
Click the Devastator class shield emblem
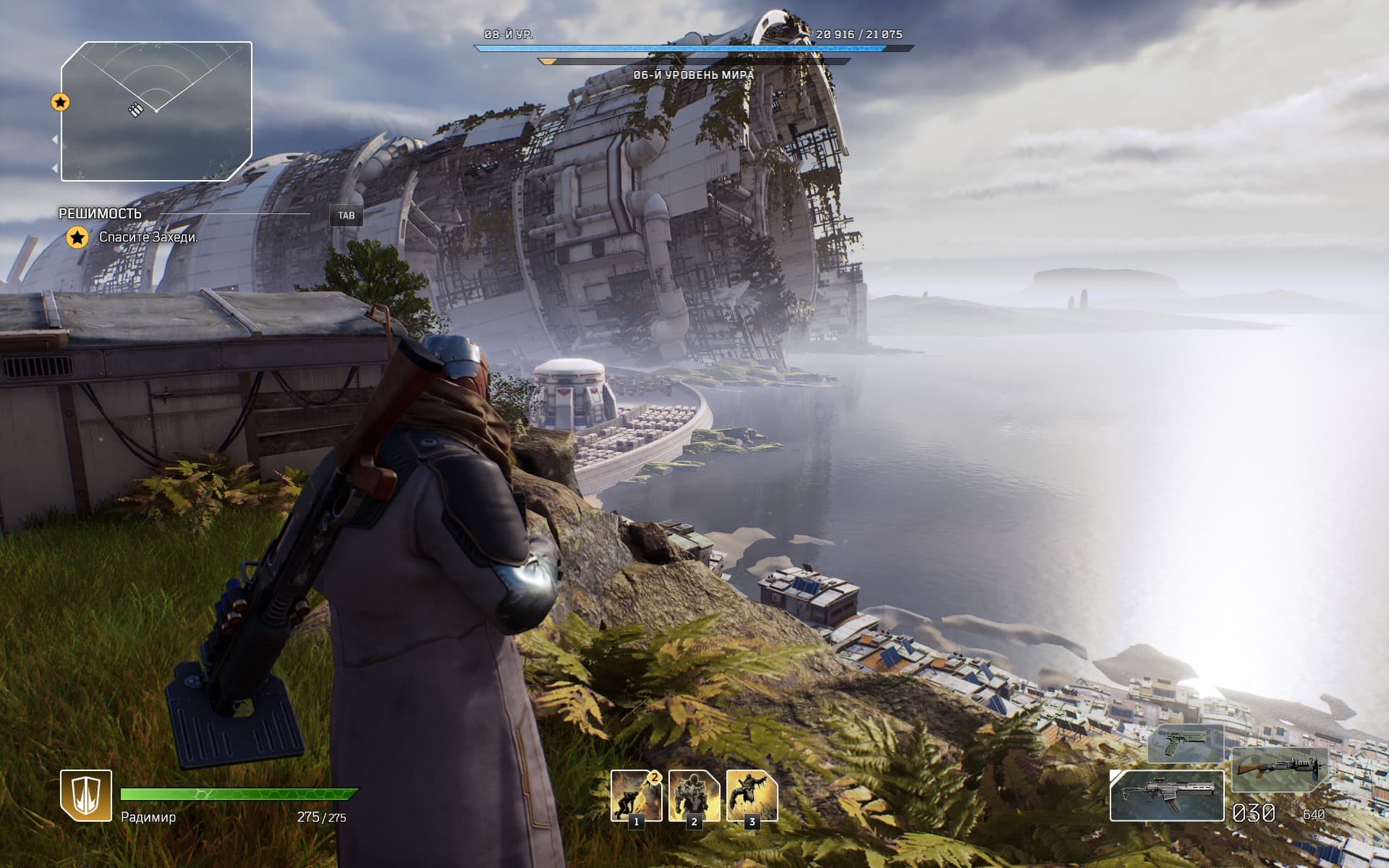86,796
